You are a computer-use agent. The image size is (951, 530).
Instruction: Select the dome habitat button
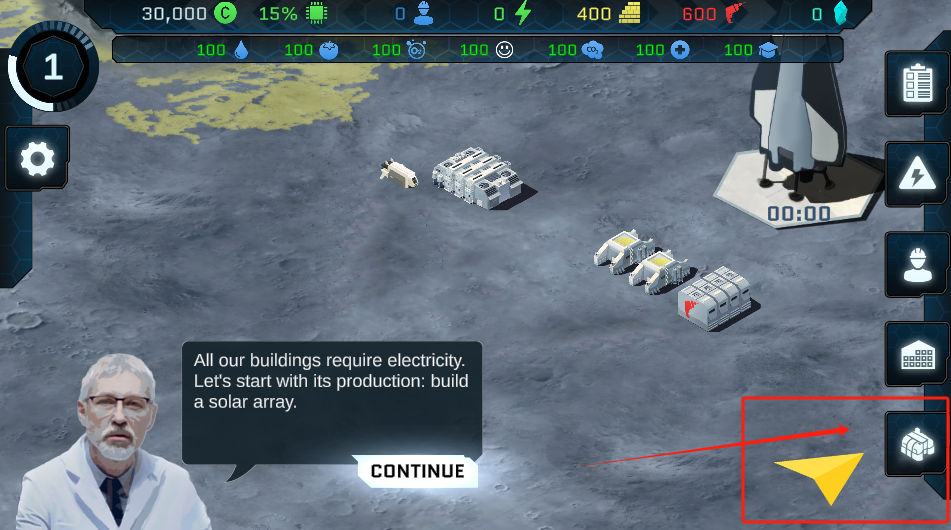pyautogui.click(x=916, y=443)
